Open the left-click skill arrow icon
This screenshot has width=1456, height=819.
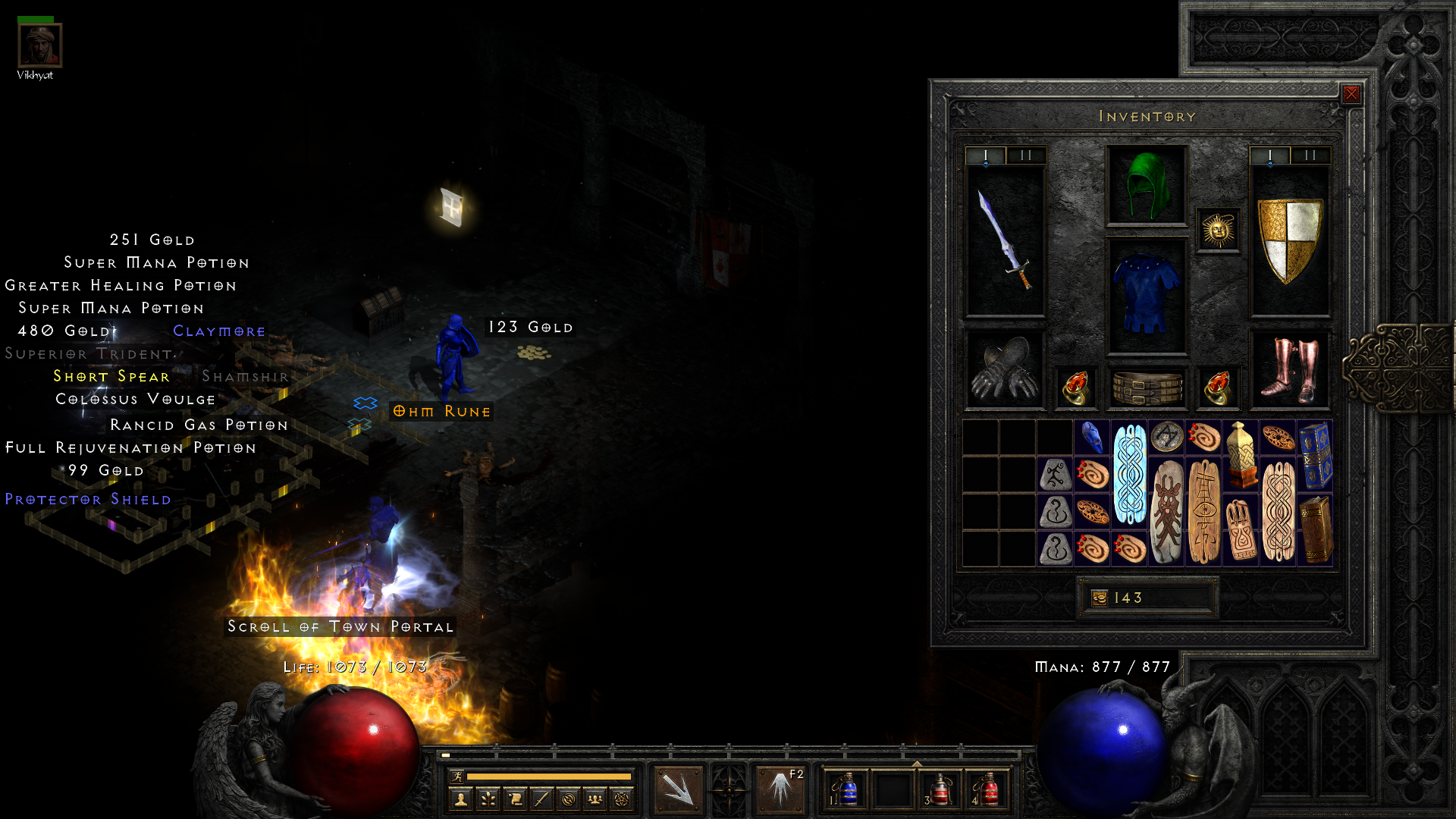pos(678,789)
